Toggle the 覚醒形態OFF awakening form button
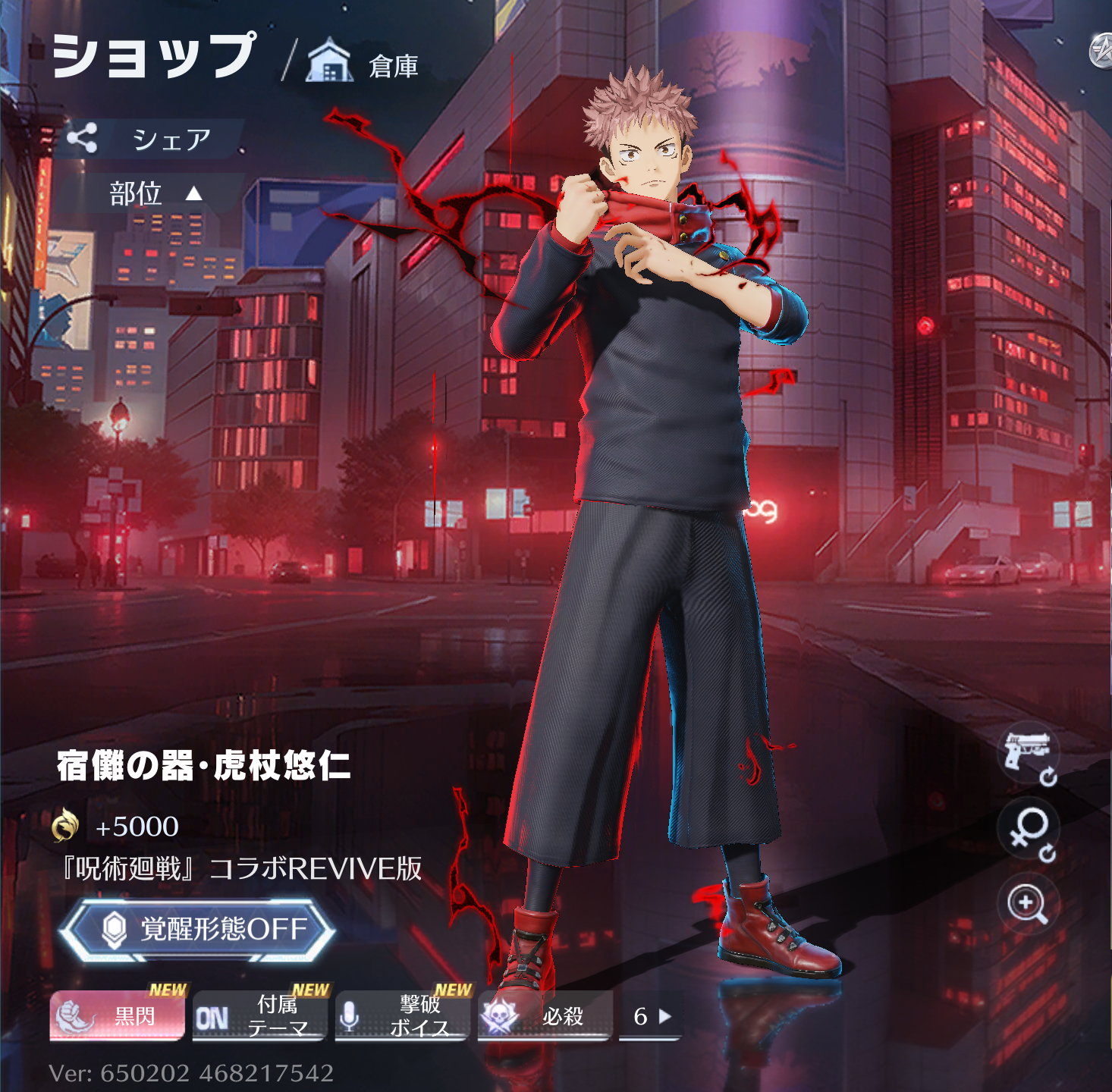This screenshot has width=1112, height=1092. (196, 929)
